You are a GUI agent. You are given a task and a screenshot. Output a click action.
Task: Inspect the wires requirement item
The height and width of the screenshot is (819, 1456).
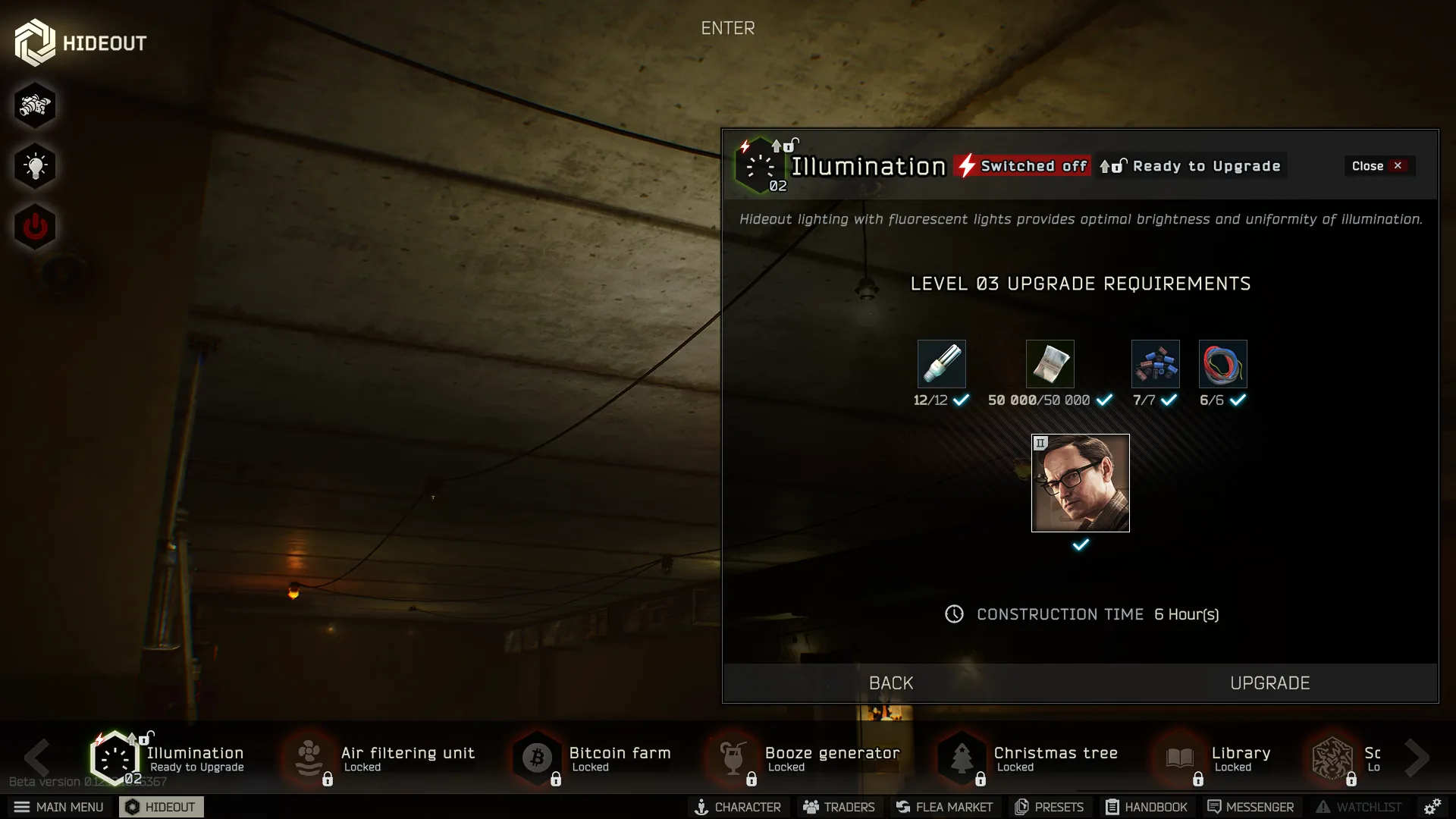pyautogui.click(x=1222, y=364)
